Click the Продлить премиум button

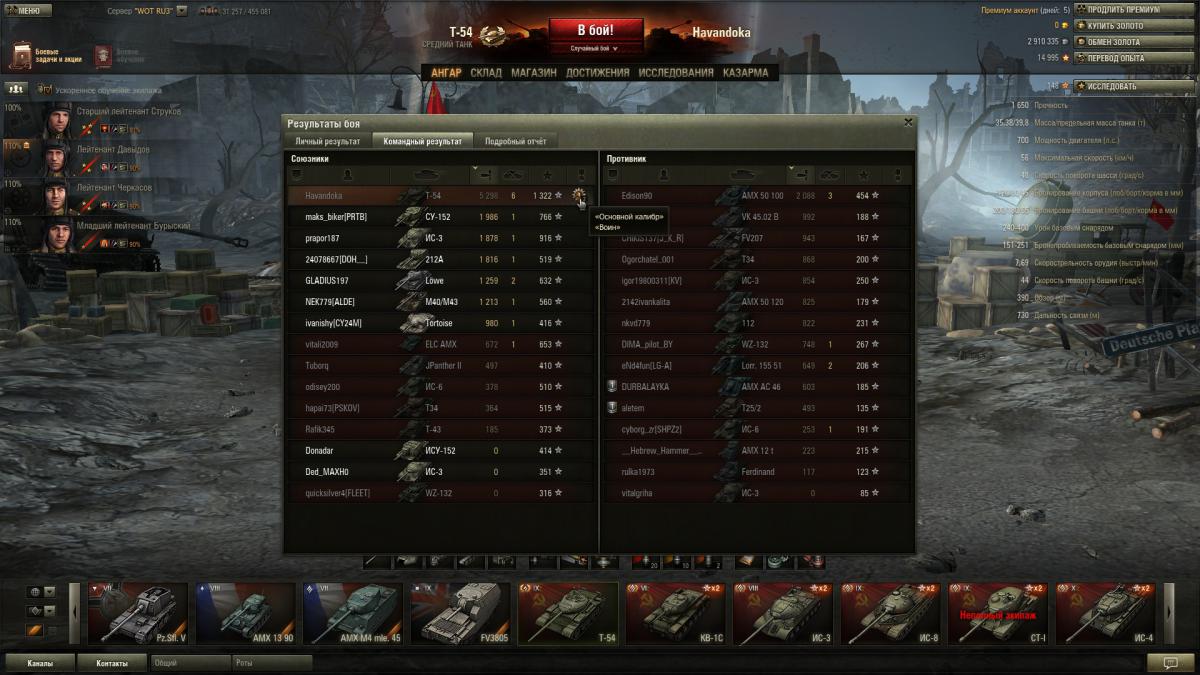pos(1119,10)
